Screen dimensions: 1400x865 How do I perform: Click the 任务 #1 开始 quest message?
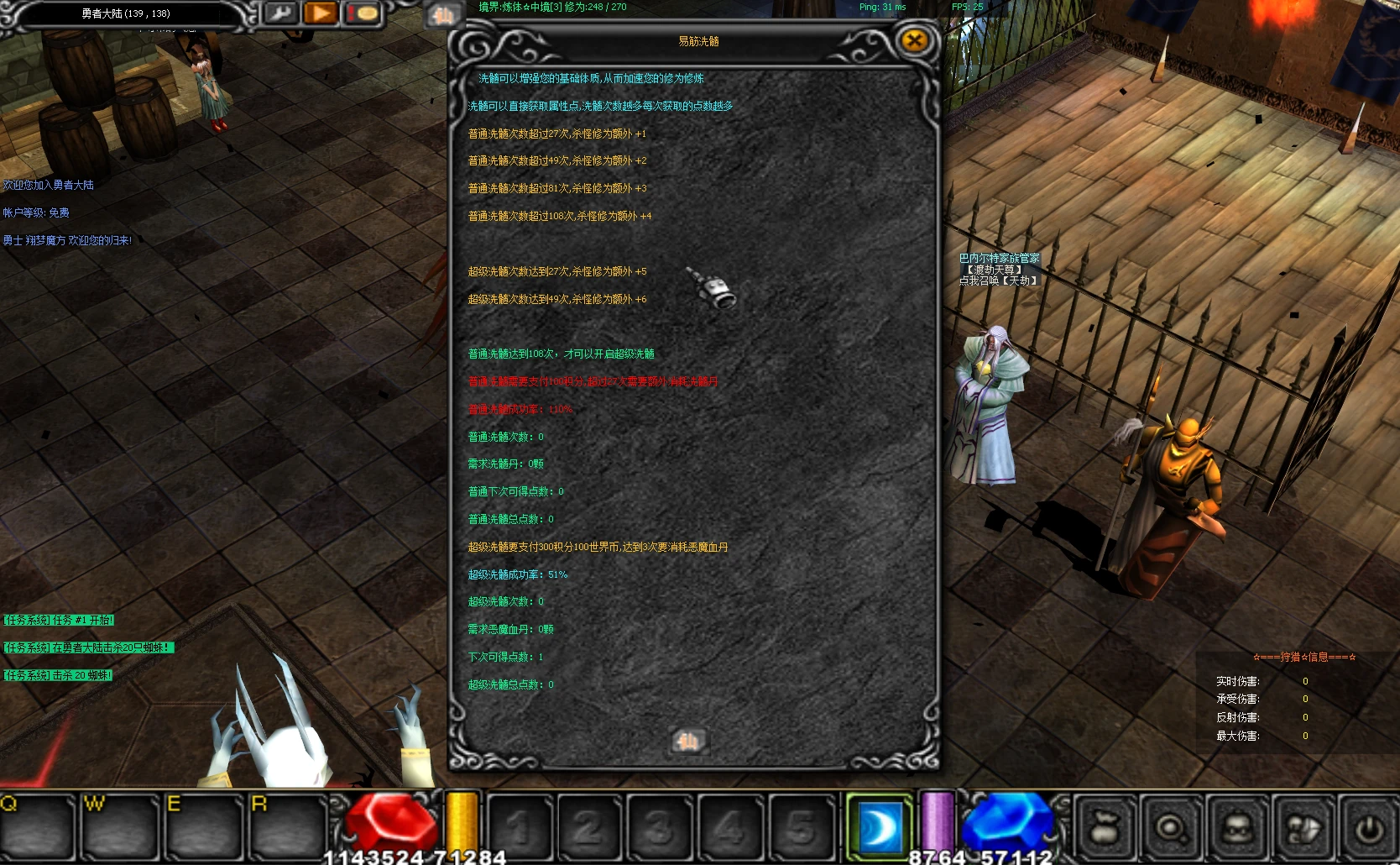[59, 620]
